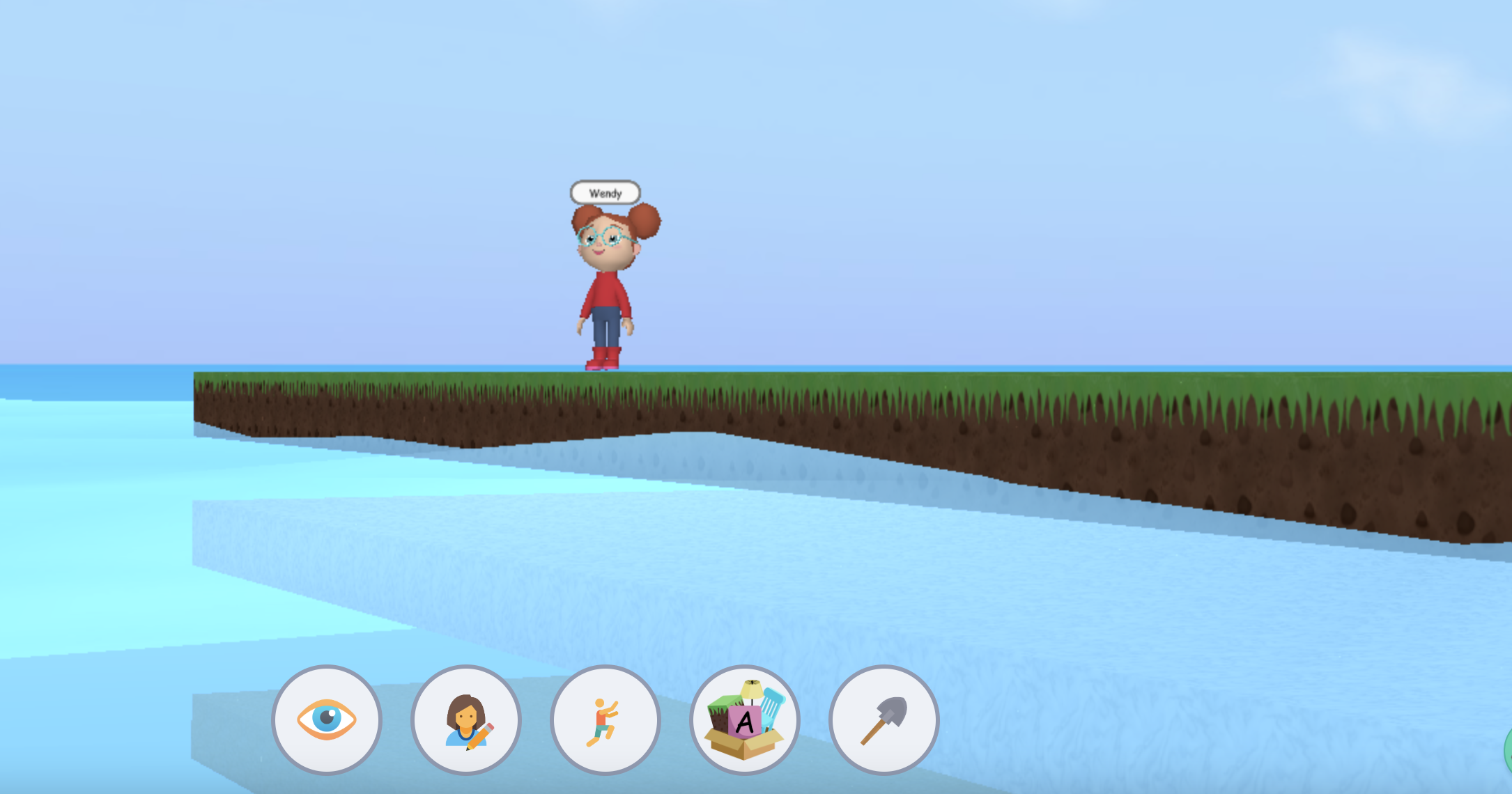Click on the Wendy character model
The image size is (1512, 794).
tap(605, 293)
